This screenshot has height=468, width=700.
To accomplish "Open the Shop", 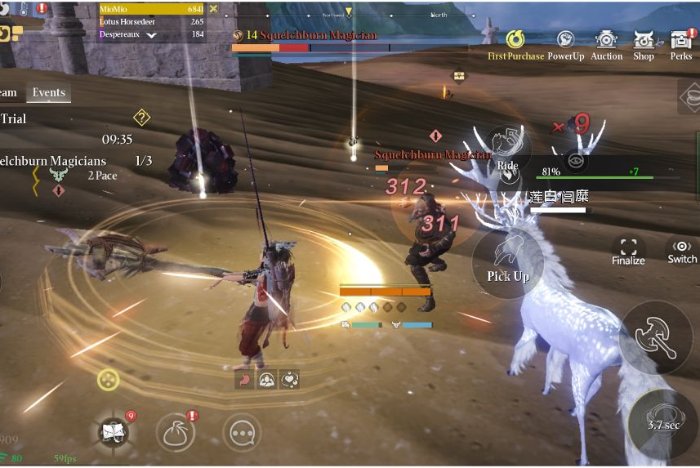I will [x=644, y=42].
